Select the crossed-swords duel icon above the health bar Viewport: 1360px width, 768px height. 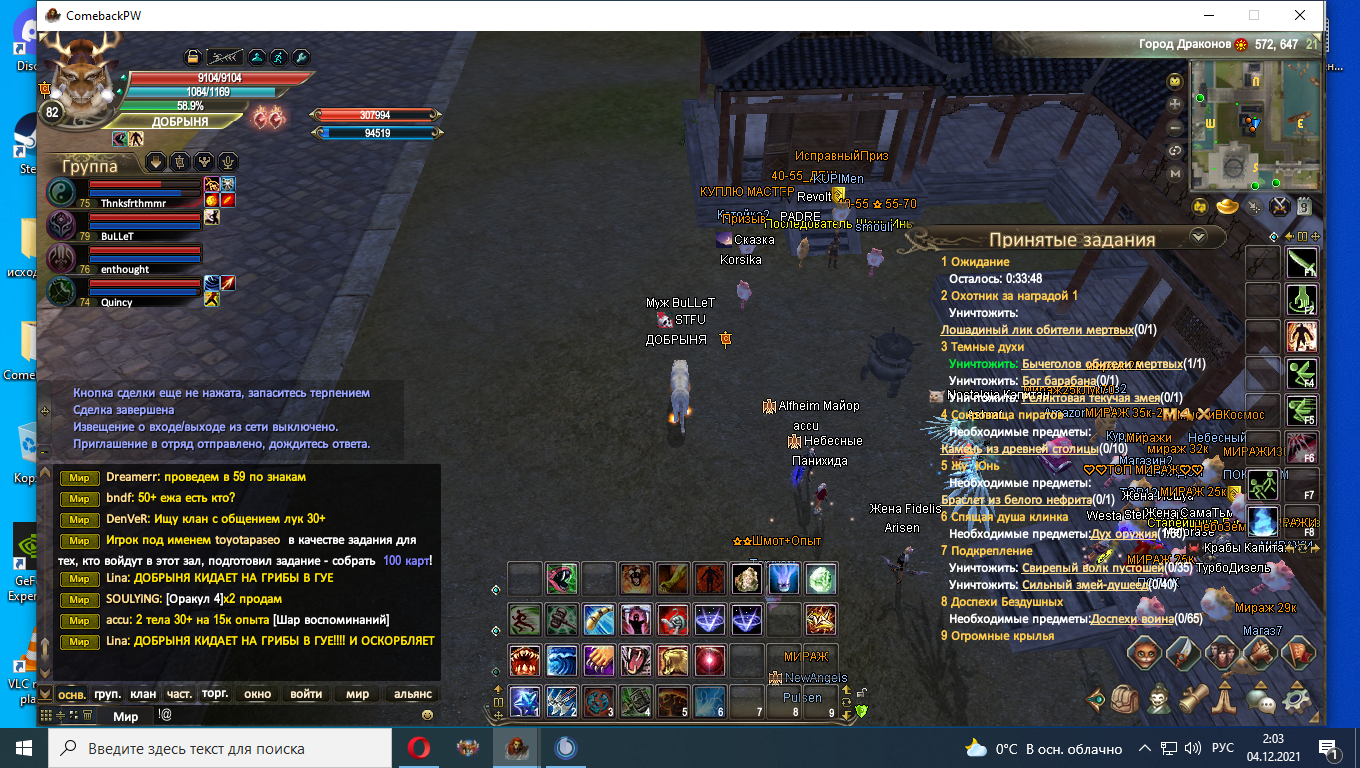click(x=224, y=57)
